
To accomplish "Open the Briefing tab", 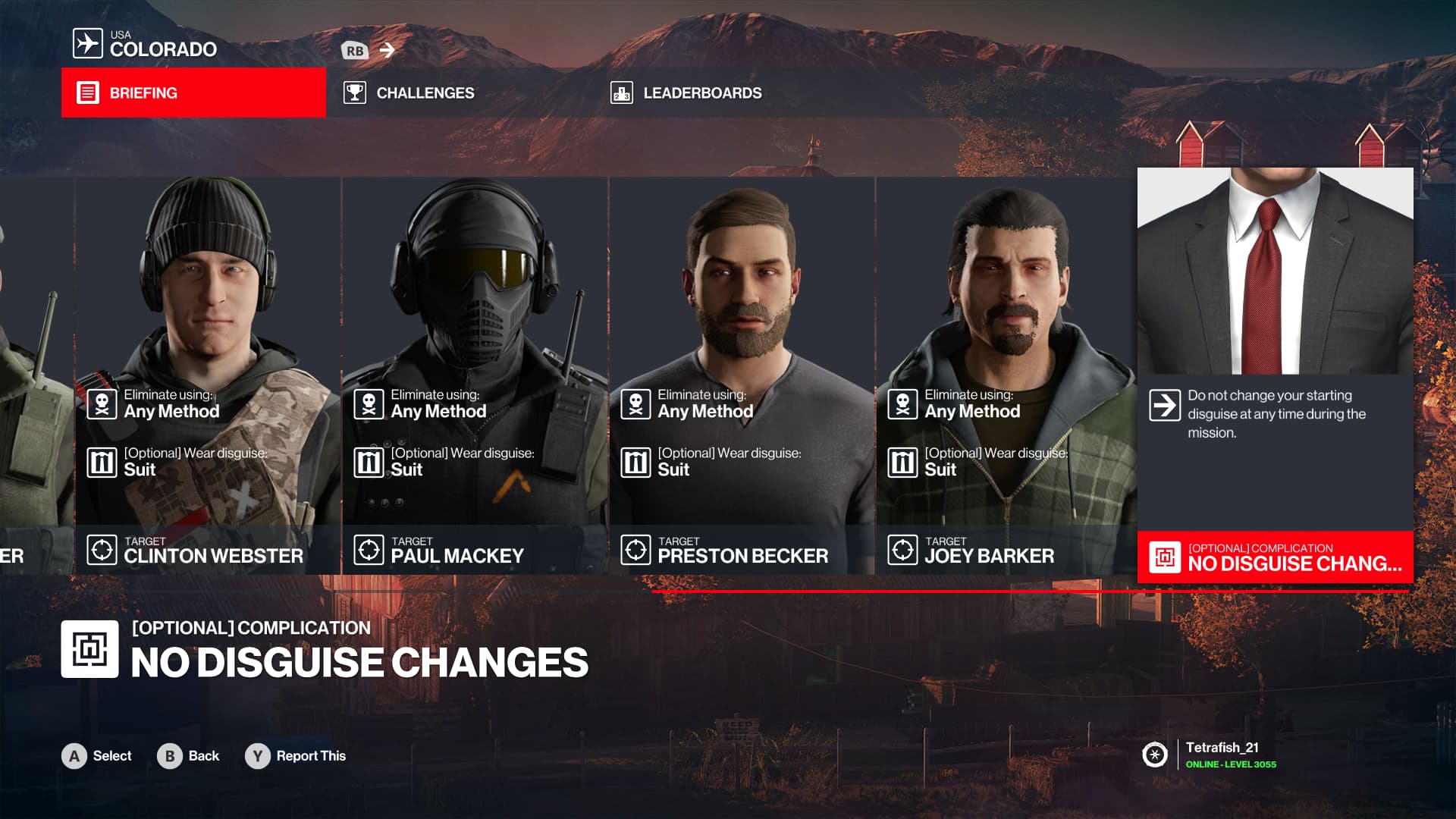I will click(x=193, y=93).
